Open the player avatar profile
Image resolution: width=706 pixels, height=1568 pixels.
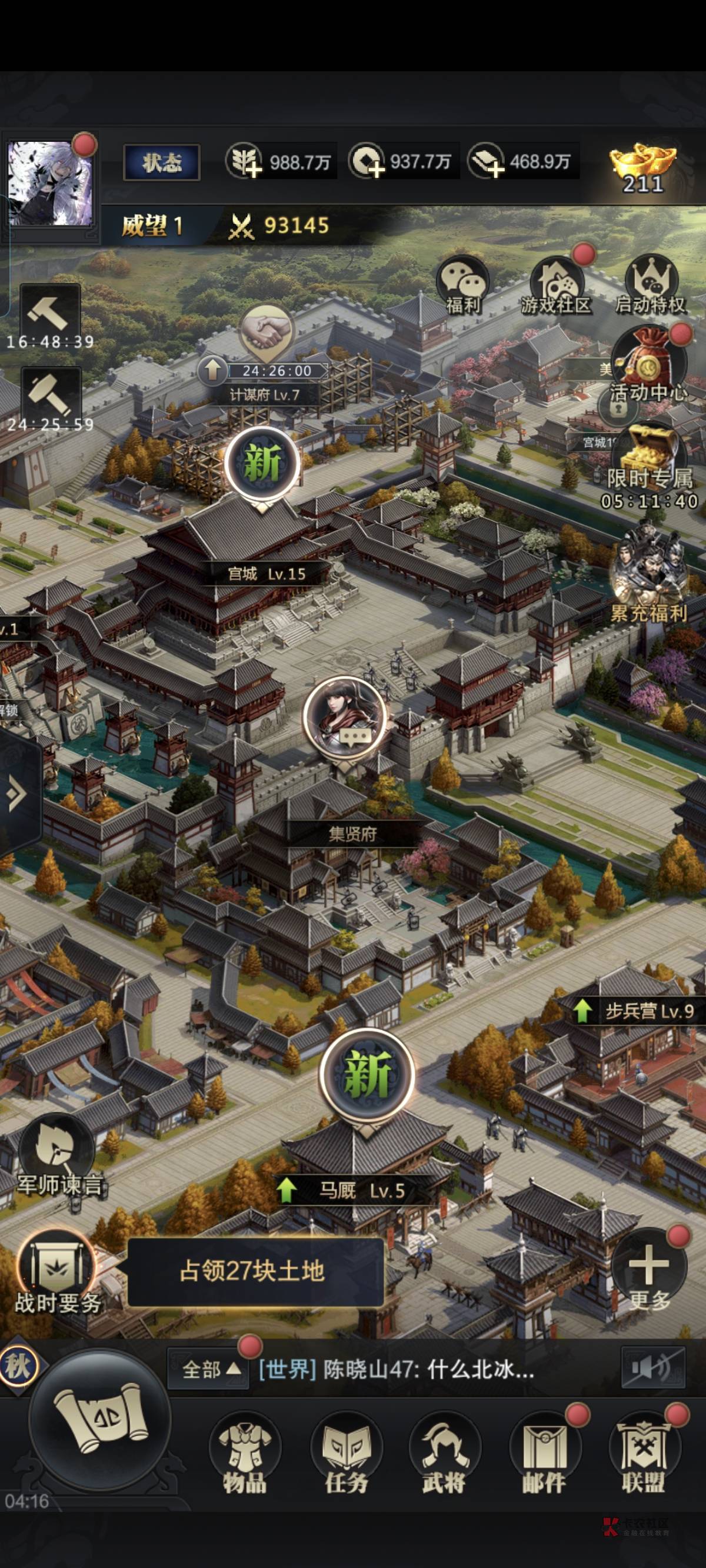[50, 182]
